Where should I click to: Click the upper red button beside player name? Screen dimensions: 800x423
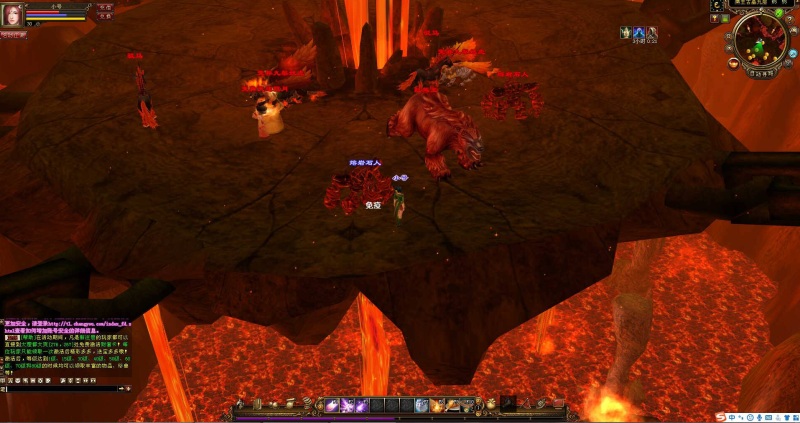pyautogui.click(x=106, y=6)
